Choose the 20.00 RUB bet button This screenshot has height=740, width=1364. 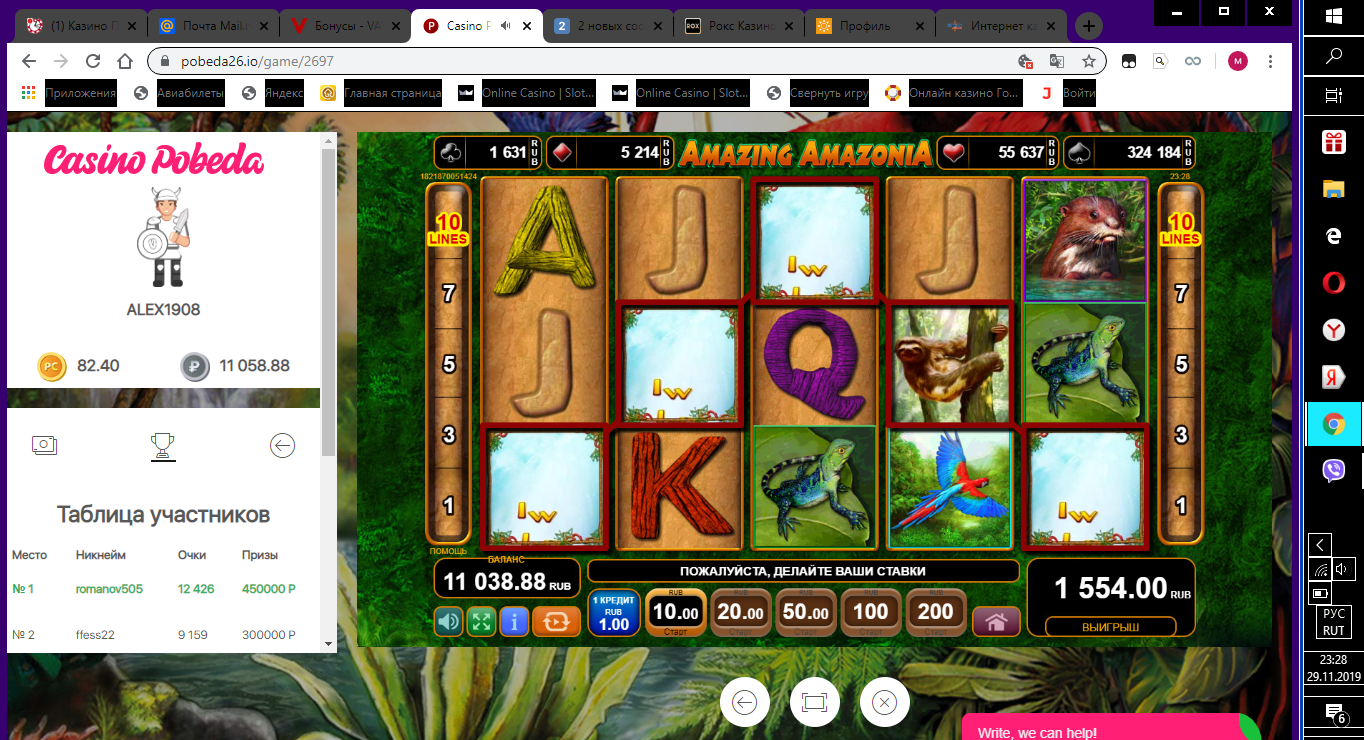pos(741,612)
